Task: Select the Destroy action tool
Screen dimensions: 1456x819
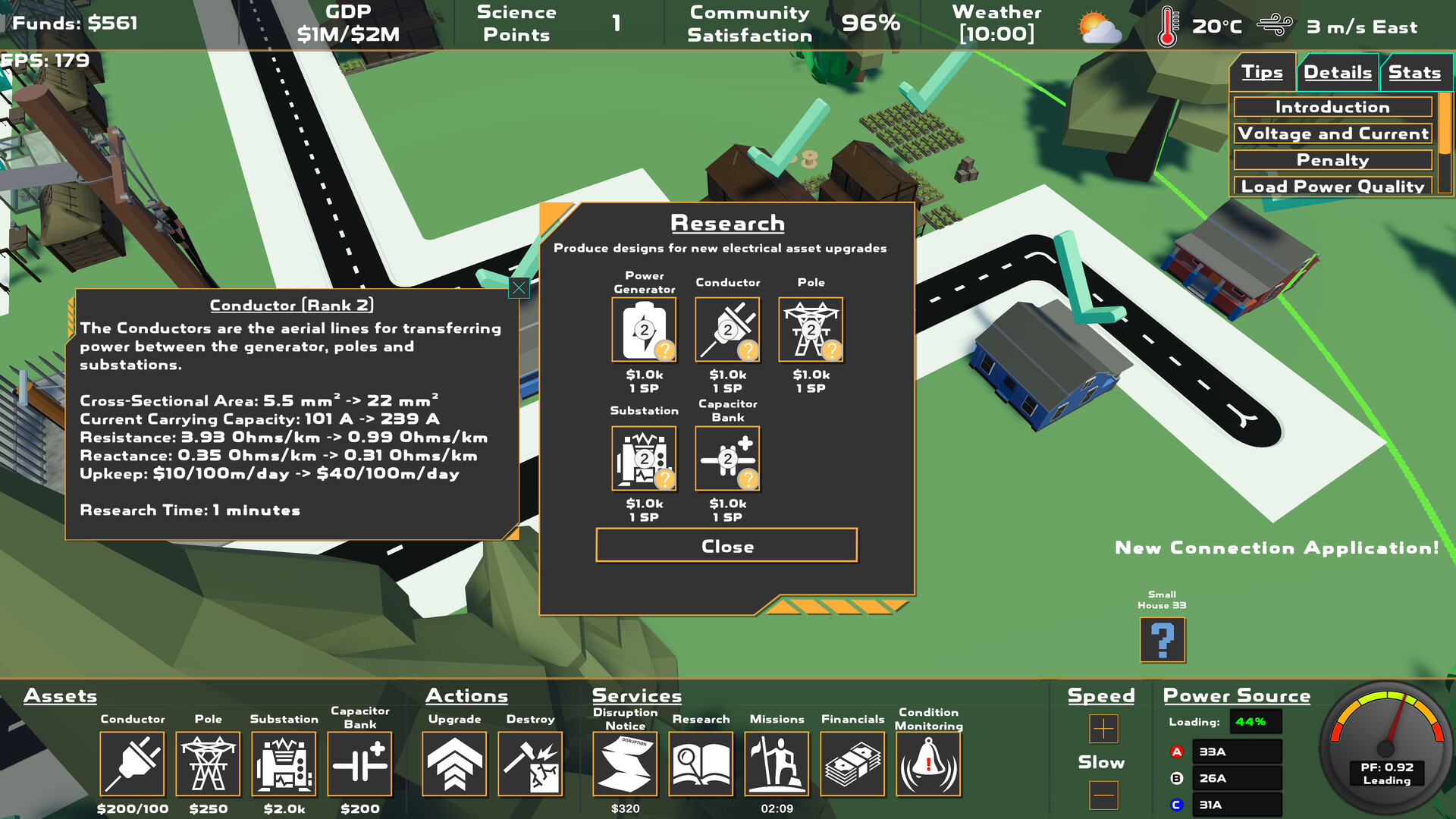Action: click(x=531, y=764)
